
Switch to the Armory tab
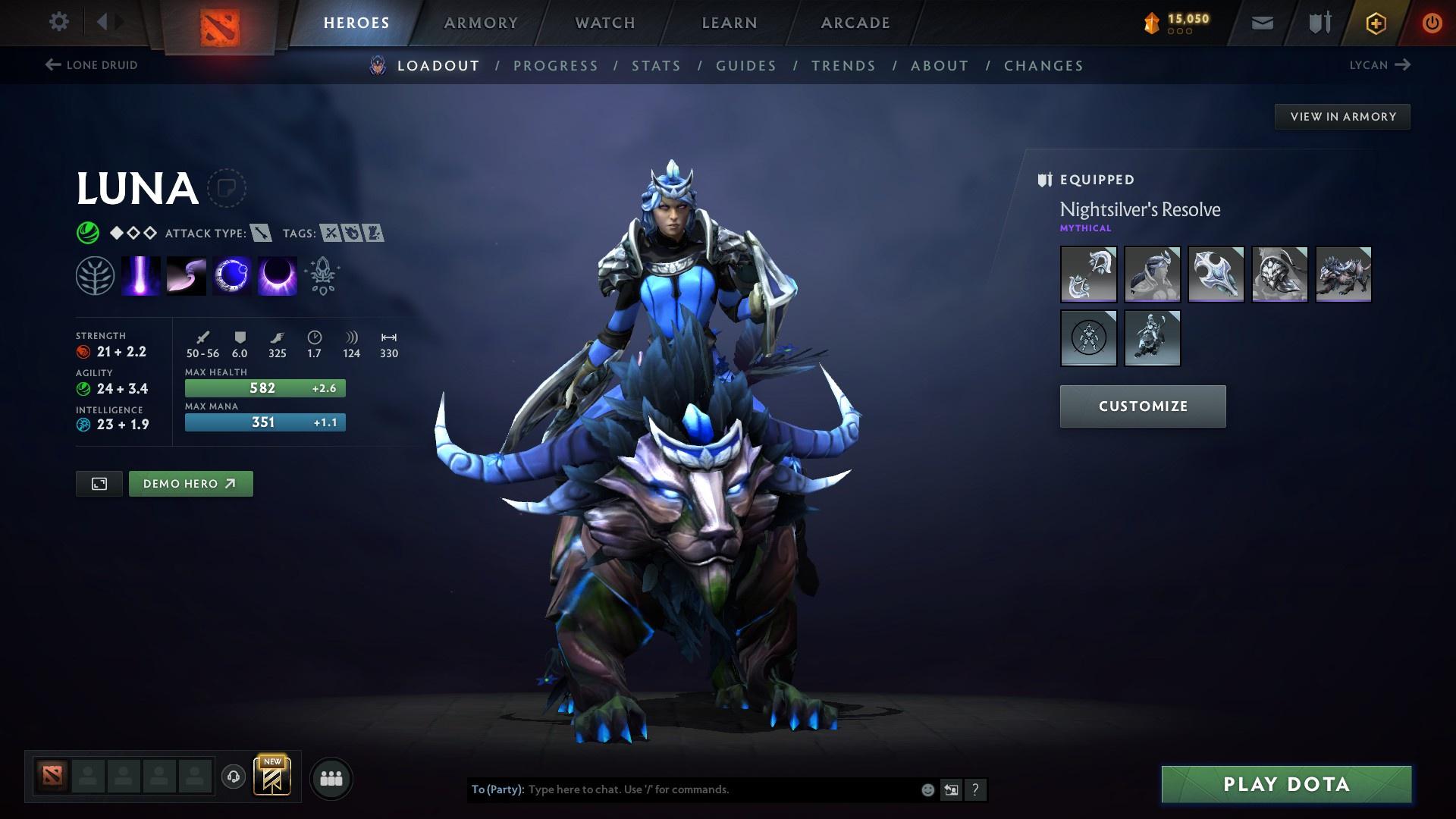tap(482, 23)
